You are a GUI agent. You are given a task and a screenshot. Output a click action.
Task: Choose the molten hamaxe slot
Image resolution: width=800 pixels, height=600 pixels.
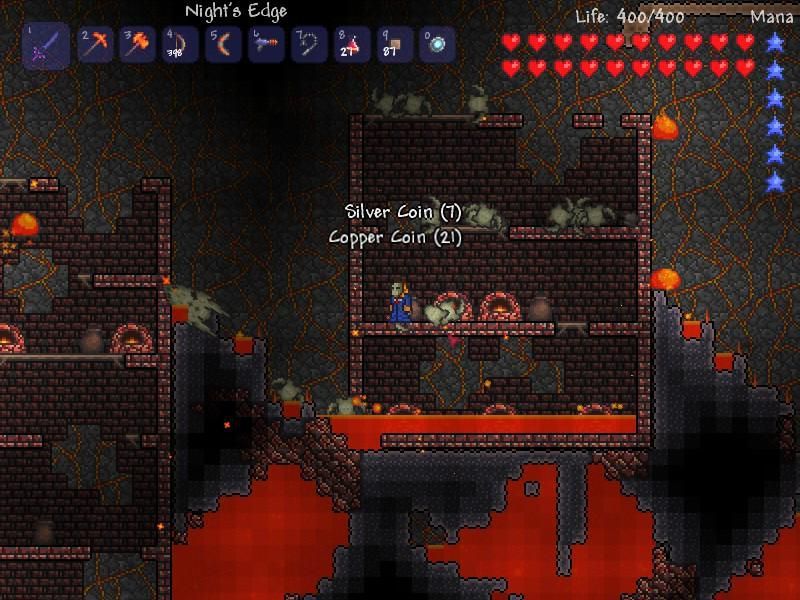[138, 45]
